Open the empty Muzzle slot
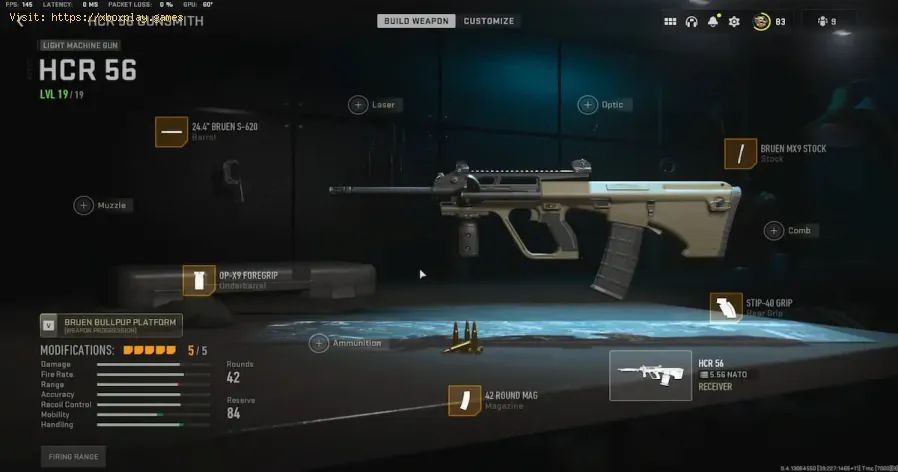Screen dimensions: 898x472 pos(84,205)
